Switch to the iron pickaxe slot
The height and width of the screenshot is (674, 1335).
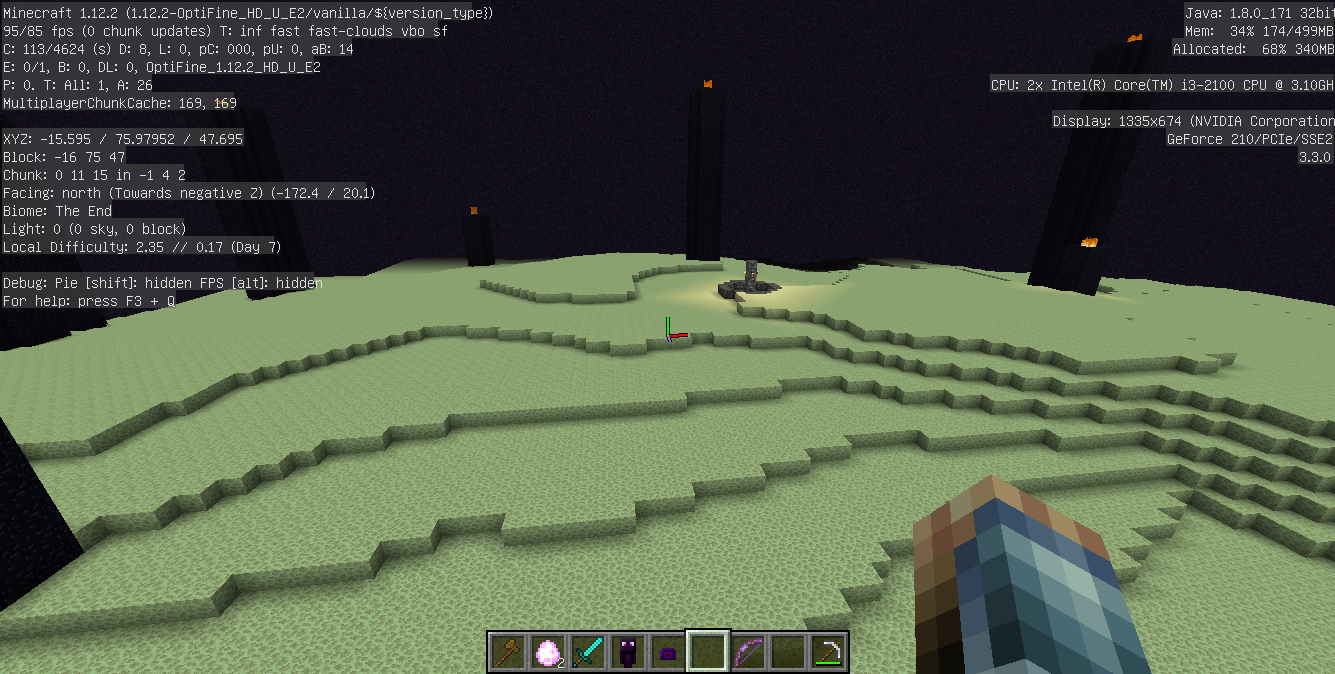coord(828,652)
